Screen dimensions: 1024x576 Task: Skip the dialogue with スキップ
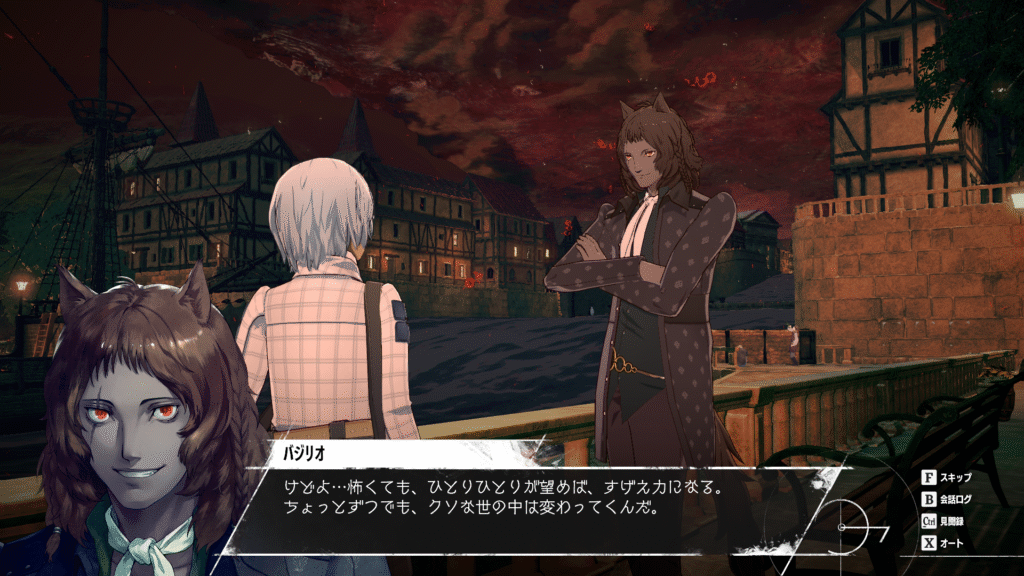[950, 478]
